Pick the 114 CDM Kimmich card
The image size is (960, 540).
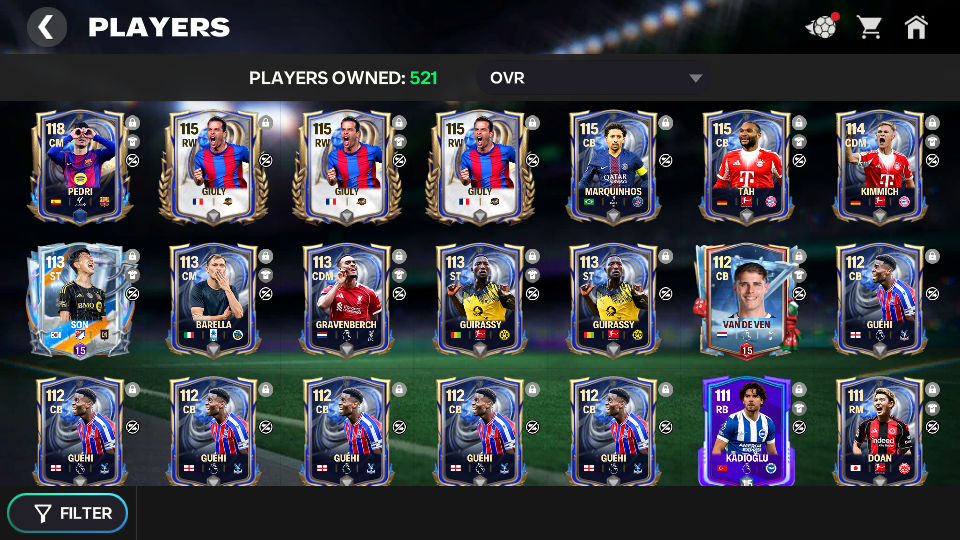(x=877, y=164)
